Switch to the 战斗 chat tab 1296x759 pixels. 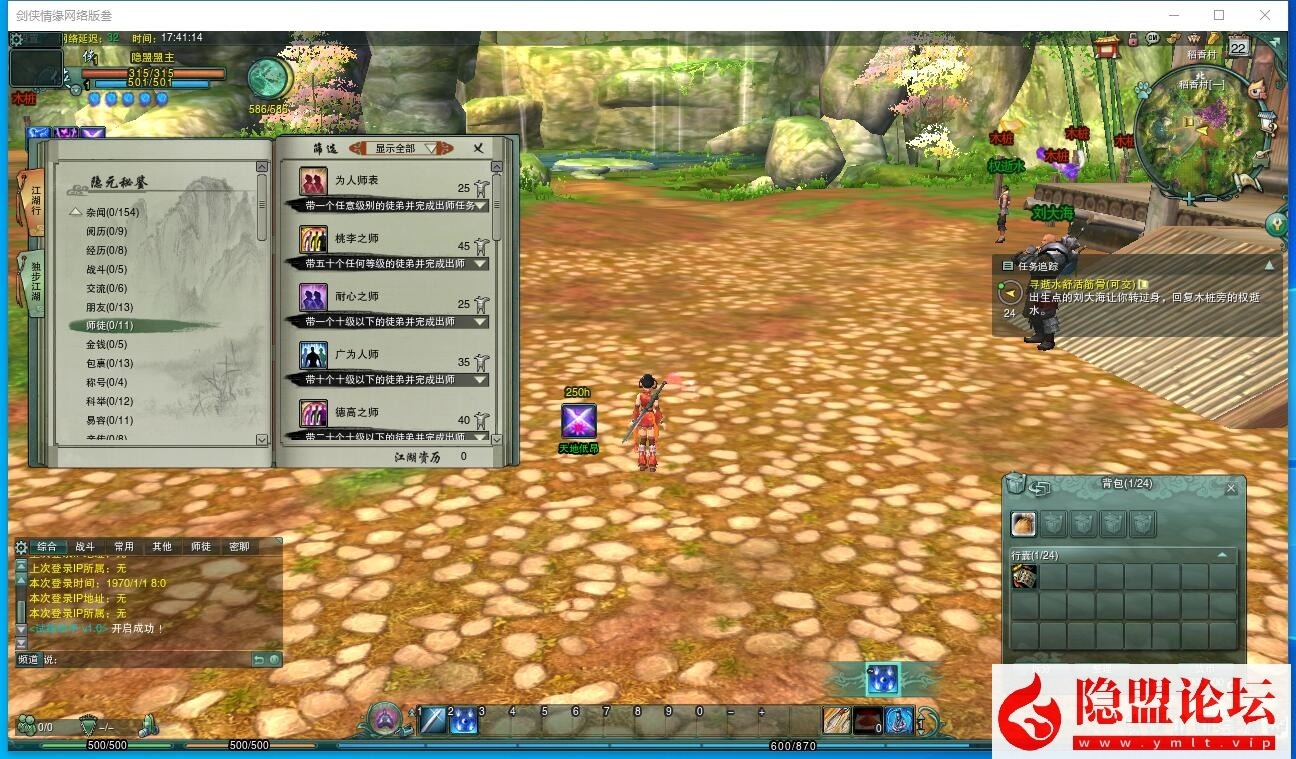[84, 547]
